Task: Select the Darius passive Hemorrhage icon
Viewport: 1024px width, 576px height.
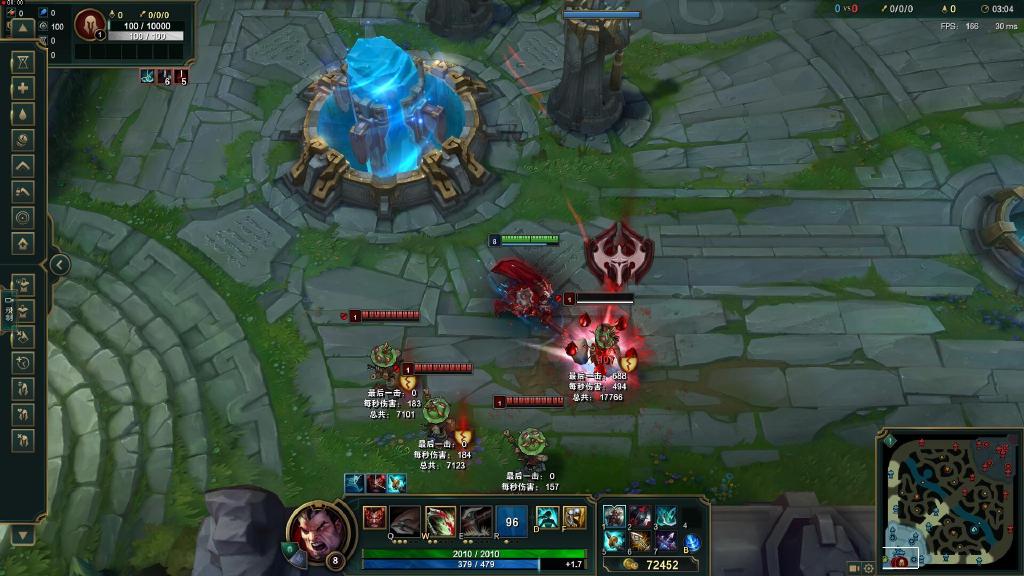Action: click(374, 517)
